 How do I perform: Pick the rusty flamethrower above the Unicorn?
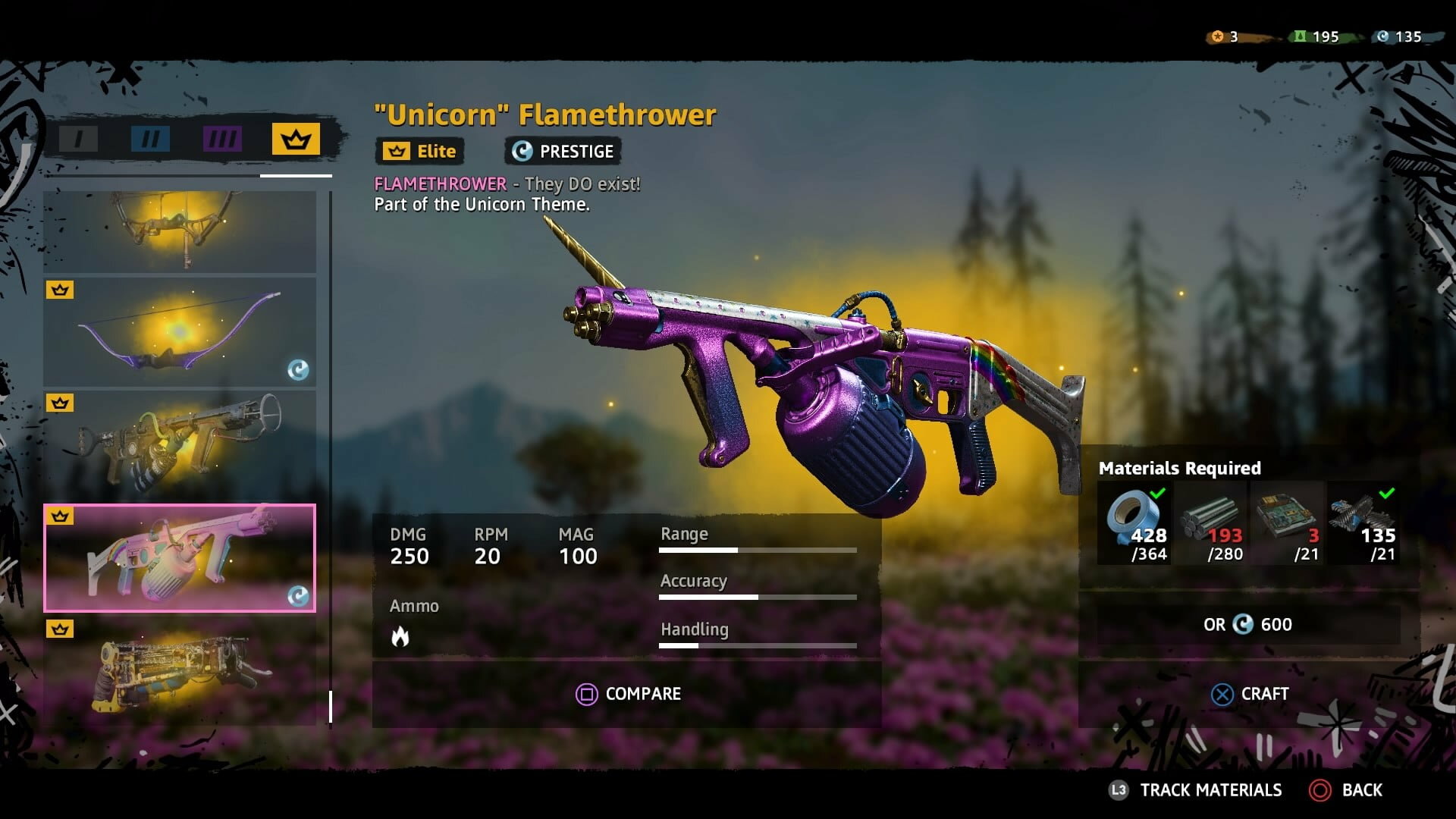[x=180, y=445]
